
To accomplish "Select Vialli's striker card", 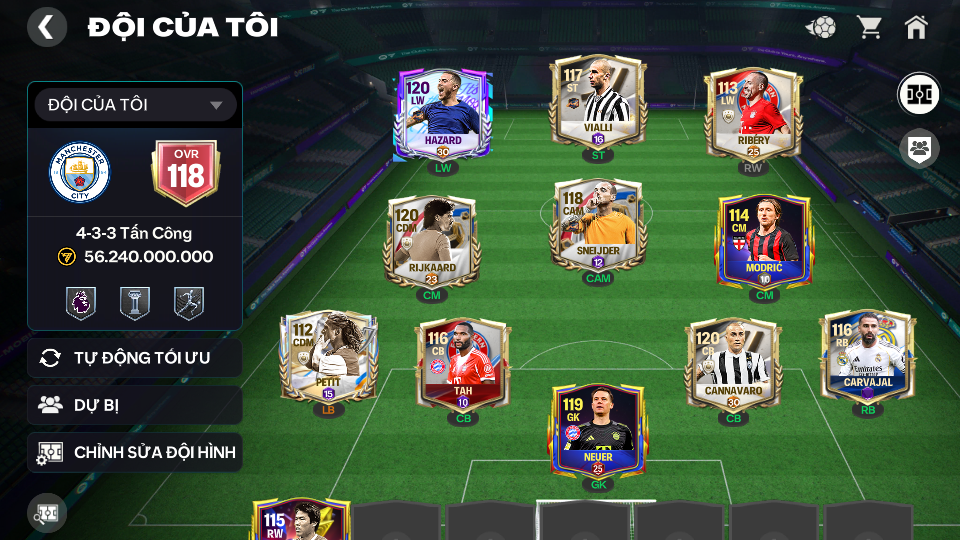I will pyautogui.click(x=598, y=104).
